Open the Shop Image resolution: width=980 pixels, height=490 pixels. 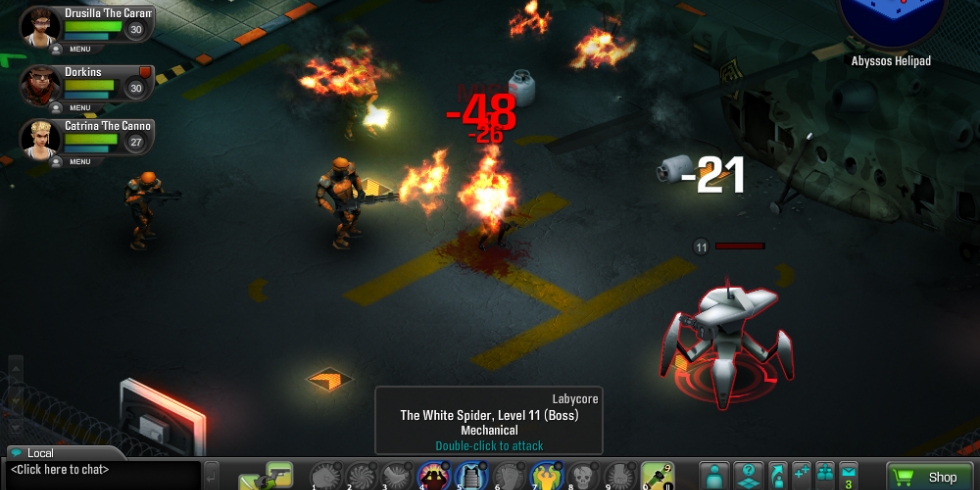point(931,477)
